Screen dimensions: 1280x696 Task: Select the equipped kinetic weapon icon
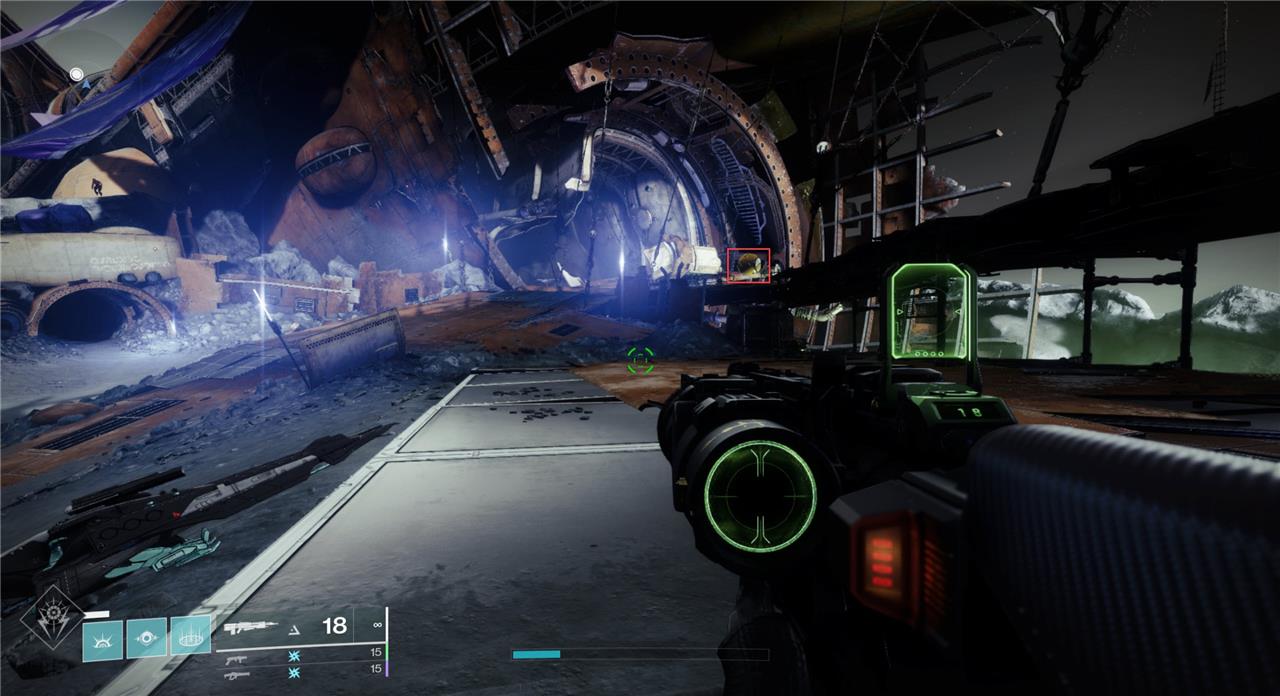click(x=250, y=628)
